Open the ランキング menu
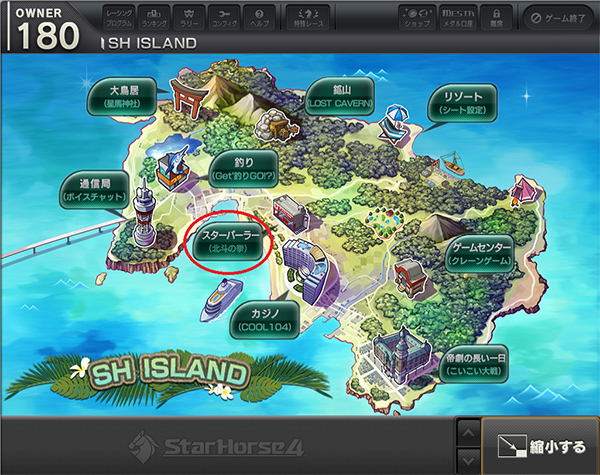600x475 pixels. (x=156, y=17)
